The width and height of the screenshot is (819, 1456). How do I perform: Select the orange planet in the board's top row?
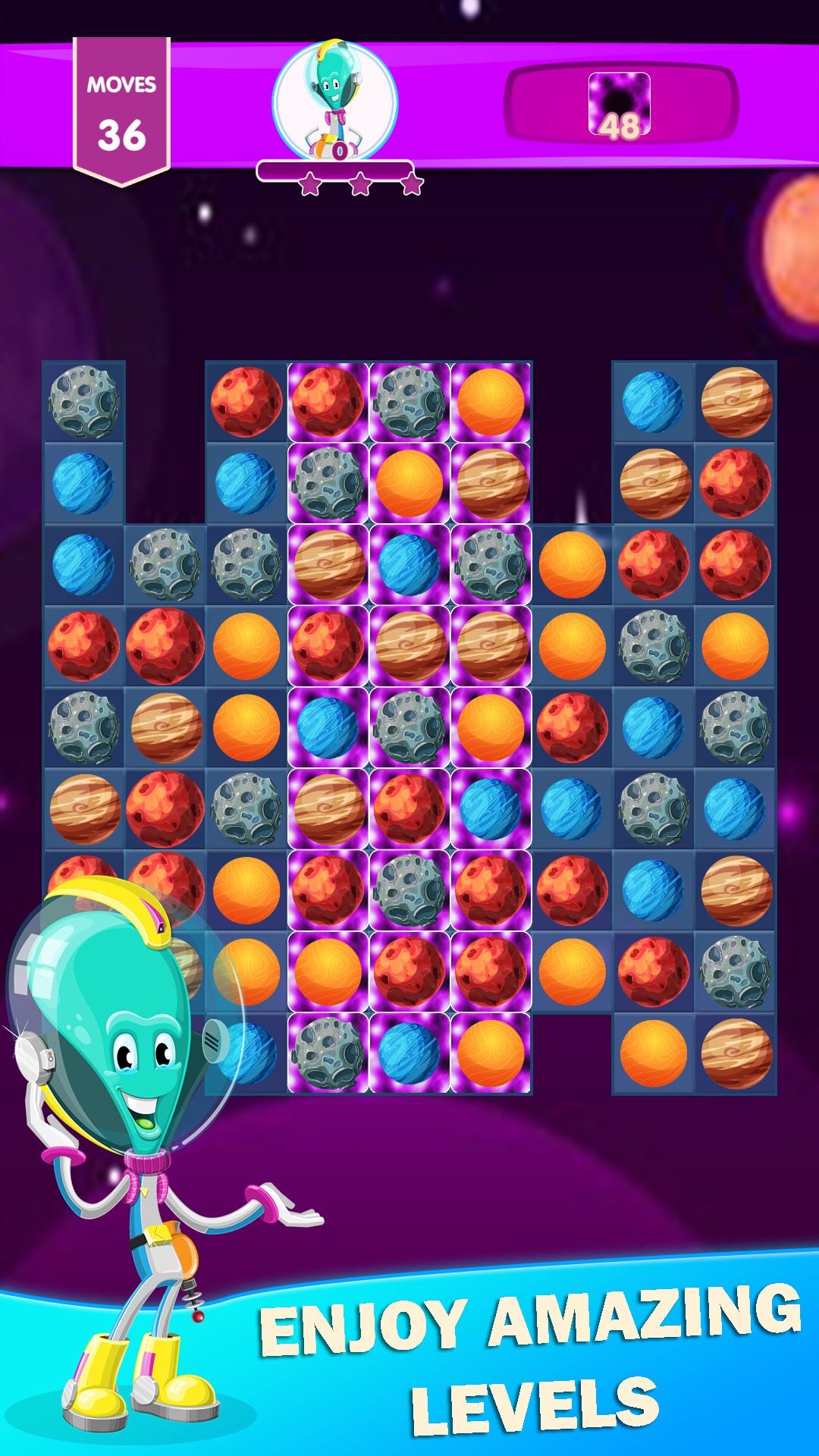491,402
